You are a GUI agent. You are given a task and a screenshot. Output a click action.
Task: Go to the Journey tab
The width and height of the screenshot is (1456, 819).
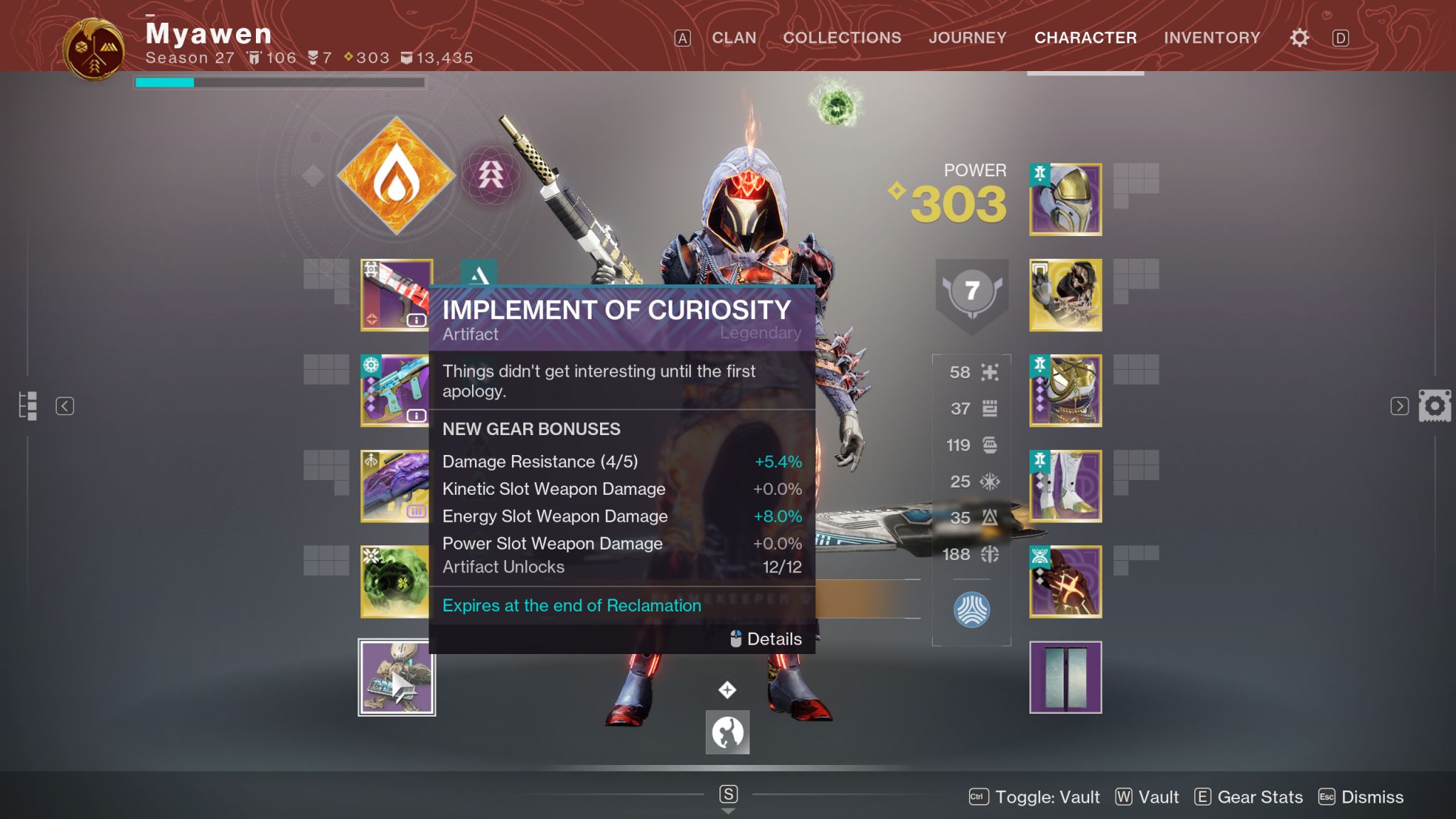tap(967, 38)
